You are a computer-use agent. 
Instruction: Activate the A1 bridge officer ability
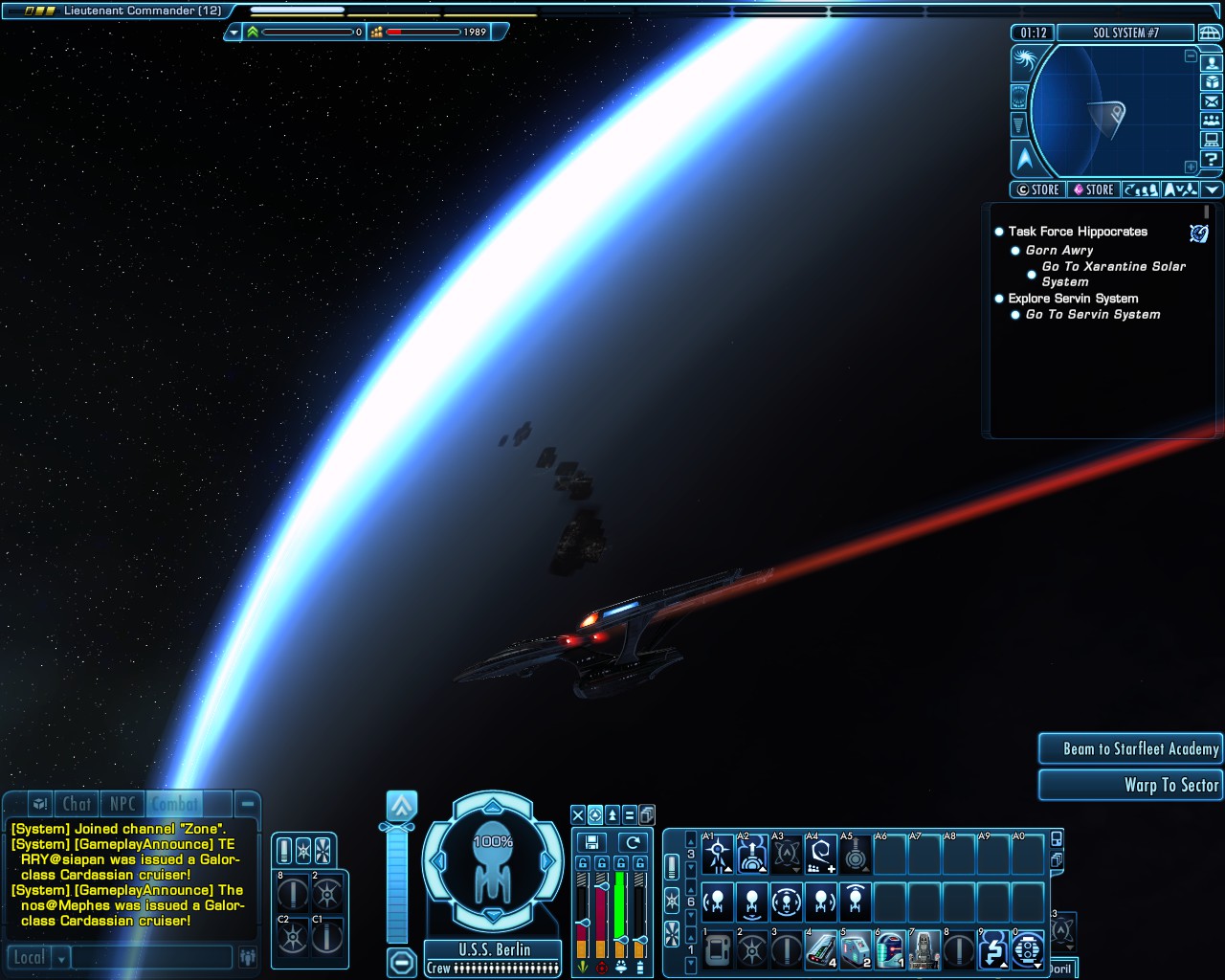718,855
